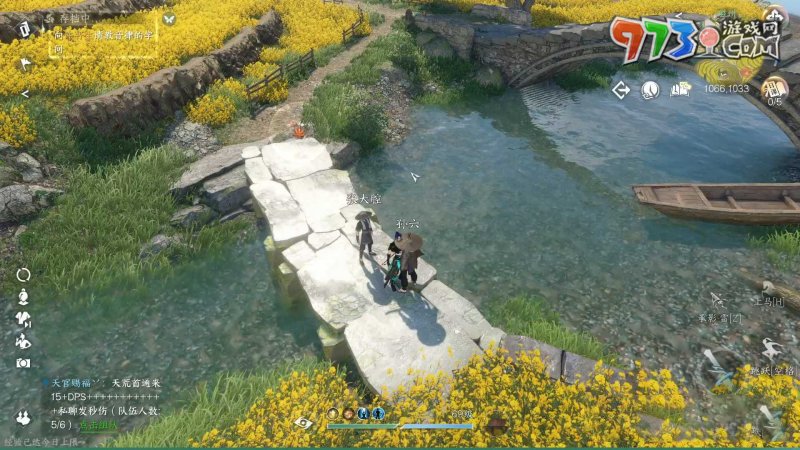Click the seated meditating figure icon
800x450 pixels.
pyautogui.click(x=23, y=341)
